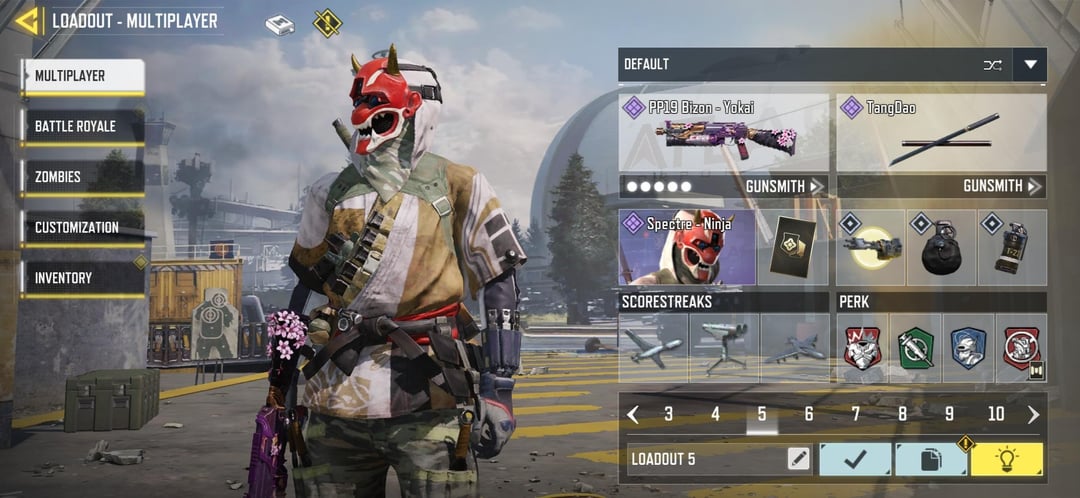The height and width of the screenshot is (498, 1080).
Task: Switch to the Multiplayer tab
Action: [84, 76]
